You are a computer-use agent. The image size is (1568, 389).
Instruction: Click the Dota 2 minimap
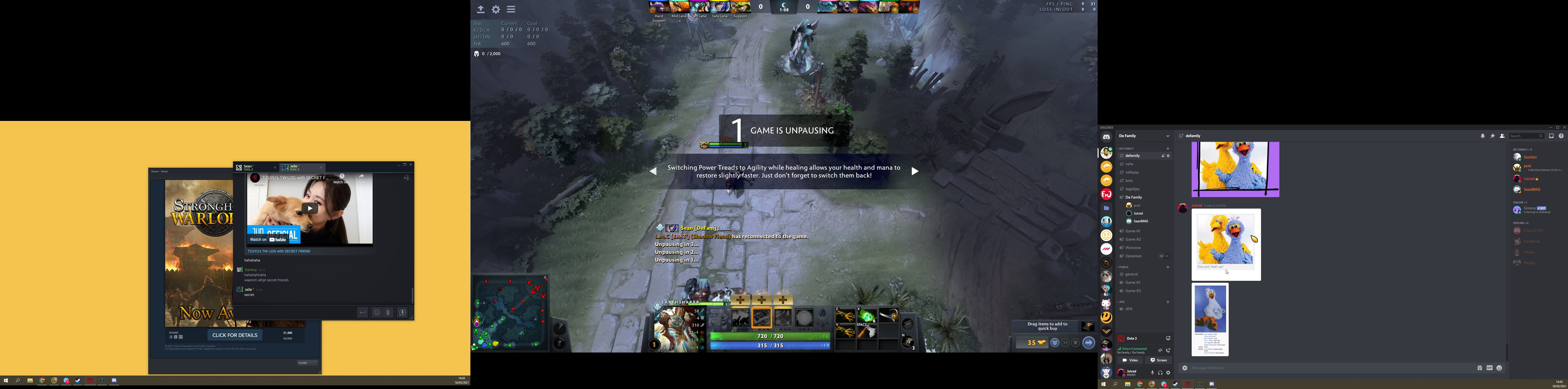coord(510,314)
